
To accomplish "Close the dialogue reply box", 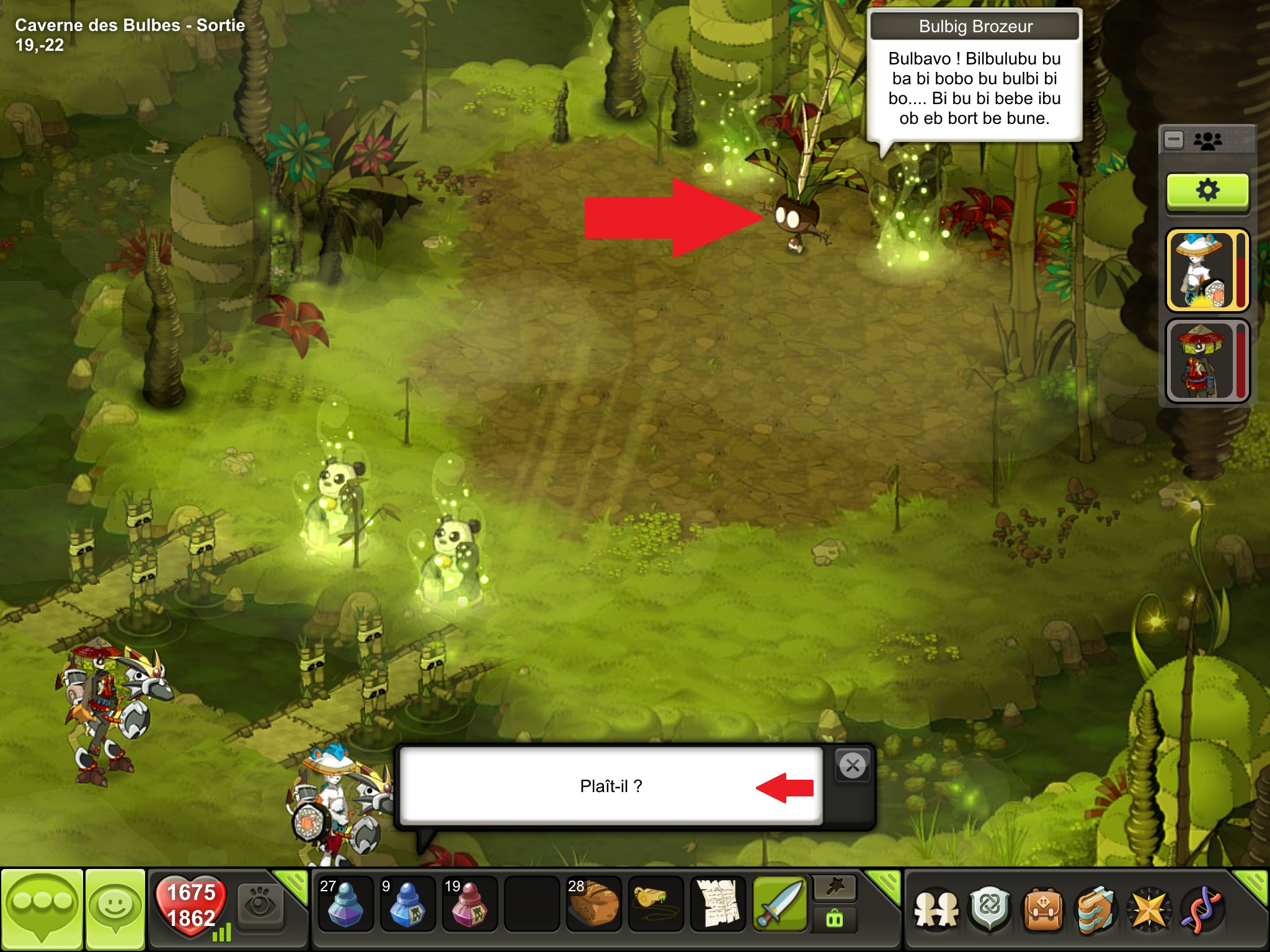I will 853,766.
